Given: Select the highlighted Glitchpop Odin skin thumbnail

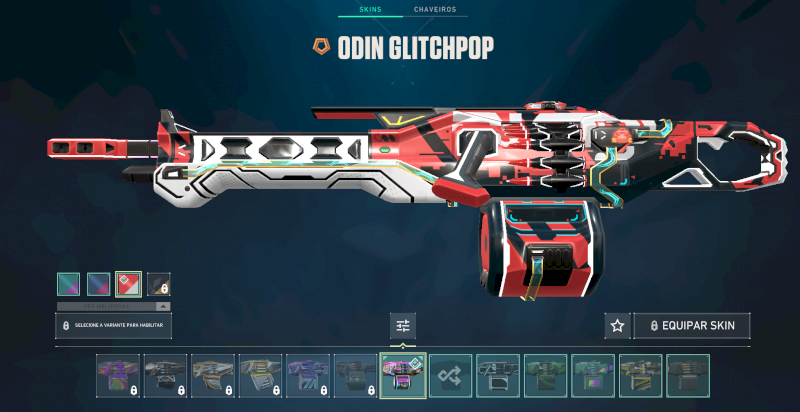Looking at the screenshot, I should [403, 375].
